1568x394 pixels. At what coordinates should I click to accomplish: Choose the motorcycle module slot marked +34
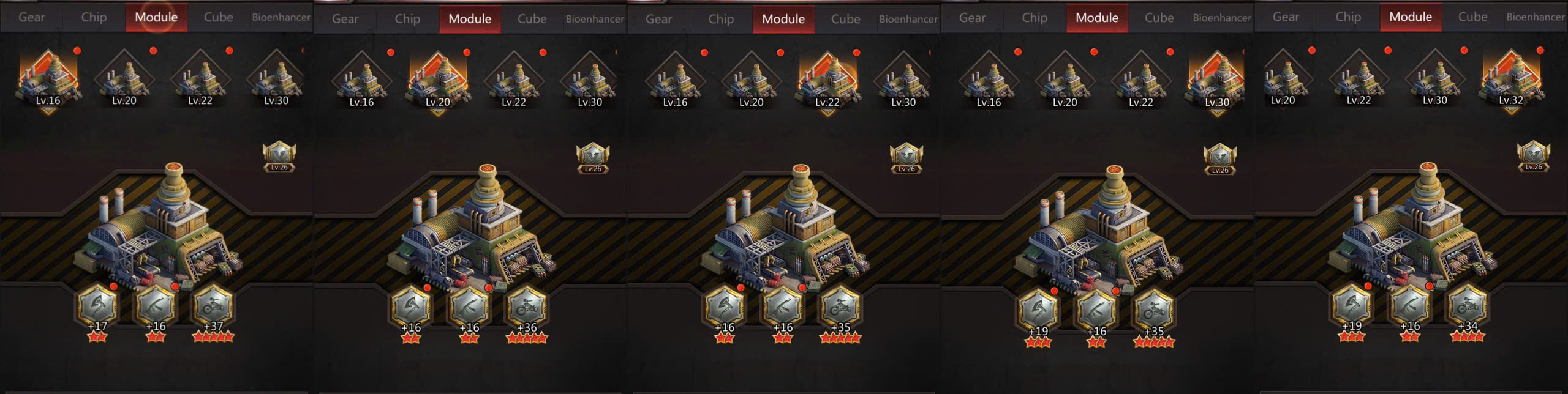[1468, 307]
